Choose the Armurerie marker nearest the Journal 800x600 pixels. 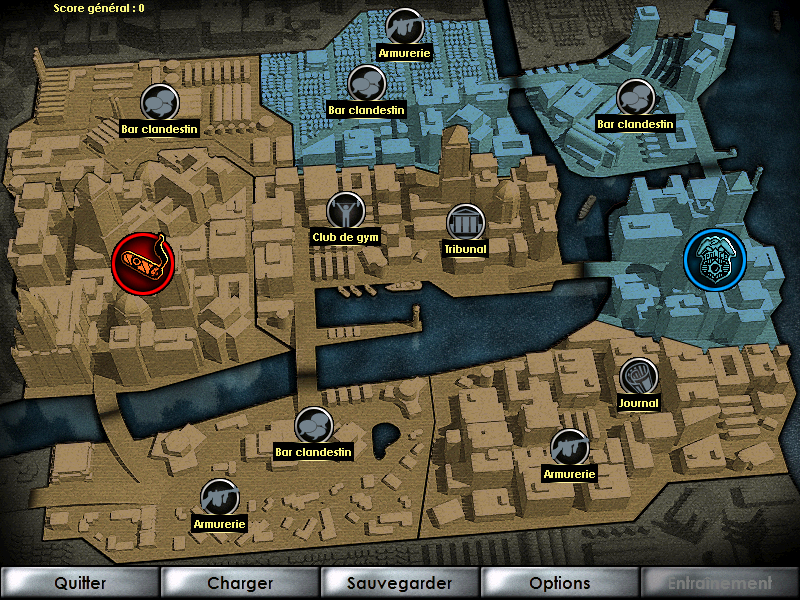(568, 447)
